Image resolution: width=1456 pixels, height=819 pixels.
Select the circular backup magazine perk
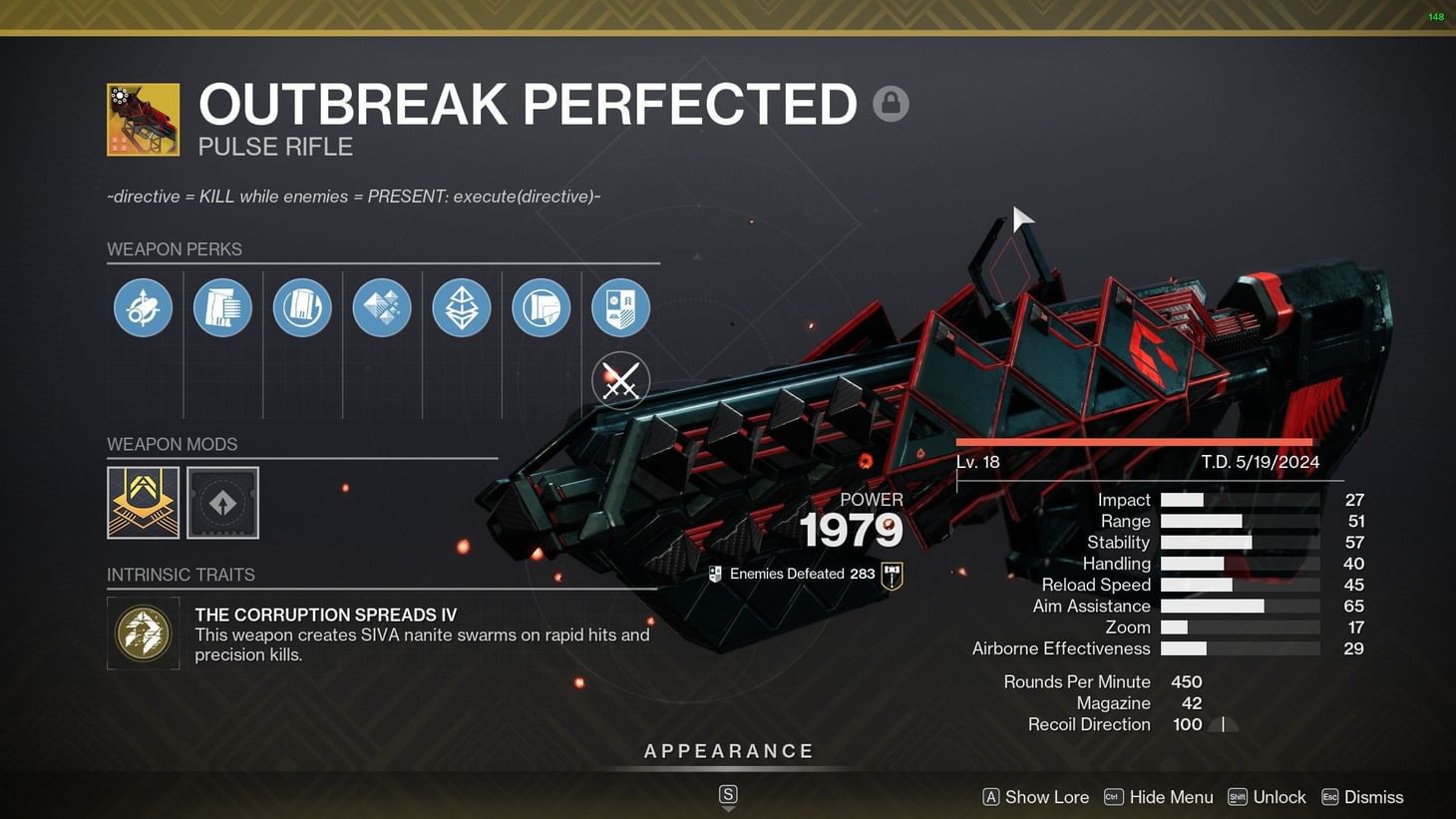[302, 307]
